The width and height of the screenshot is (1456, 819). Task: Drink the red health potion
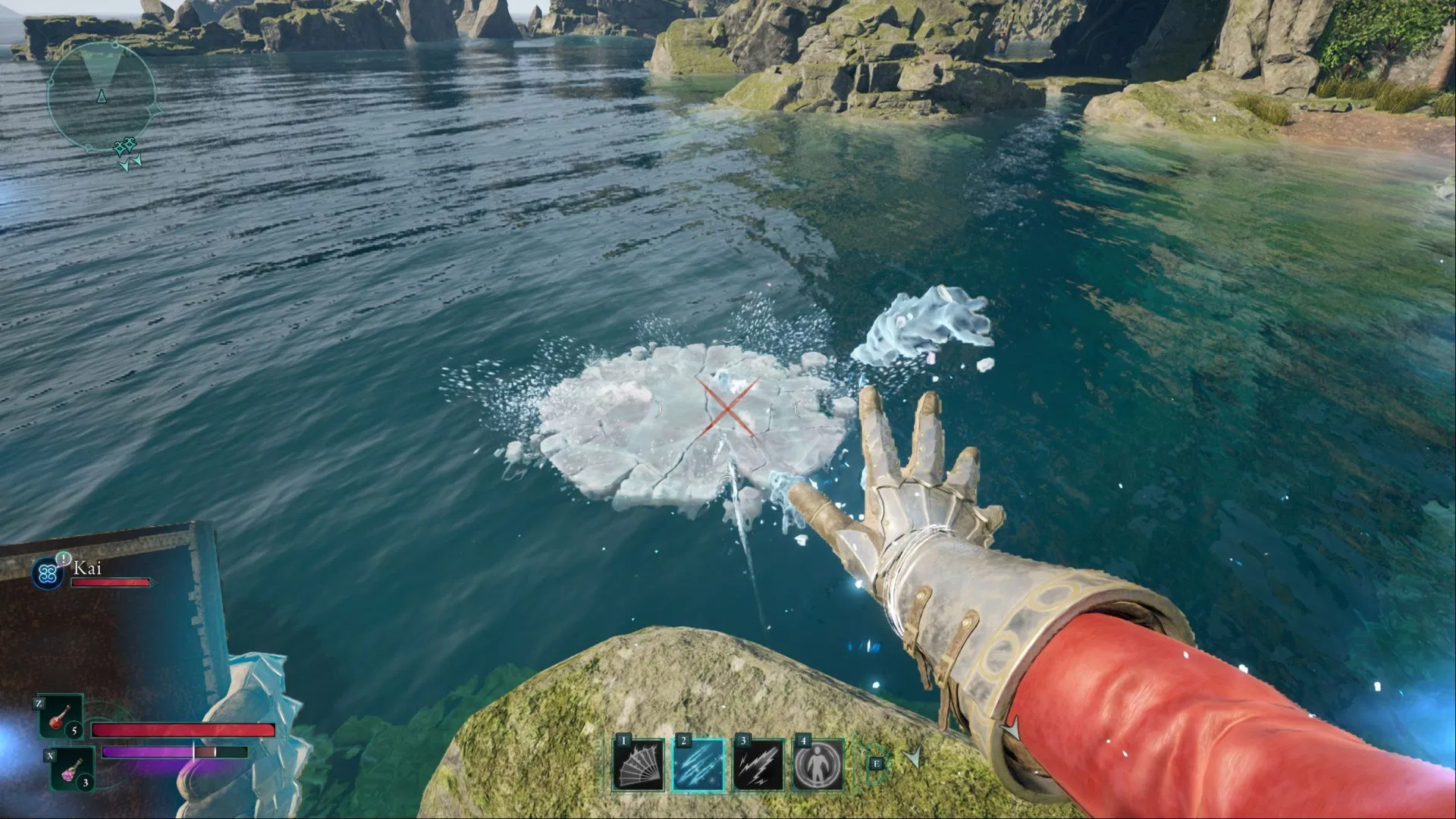60,718
